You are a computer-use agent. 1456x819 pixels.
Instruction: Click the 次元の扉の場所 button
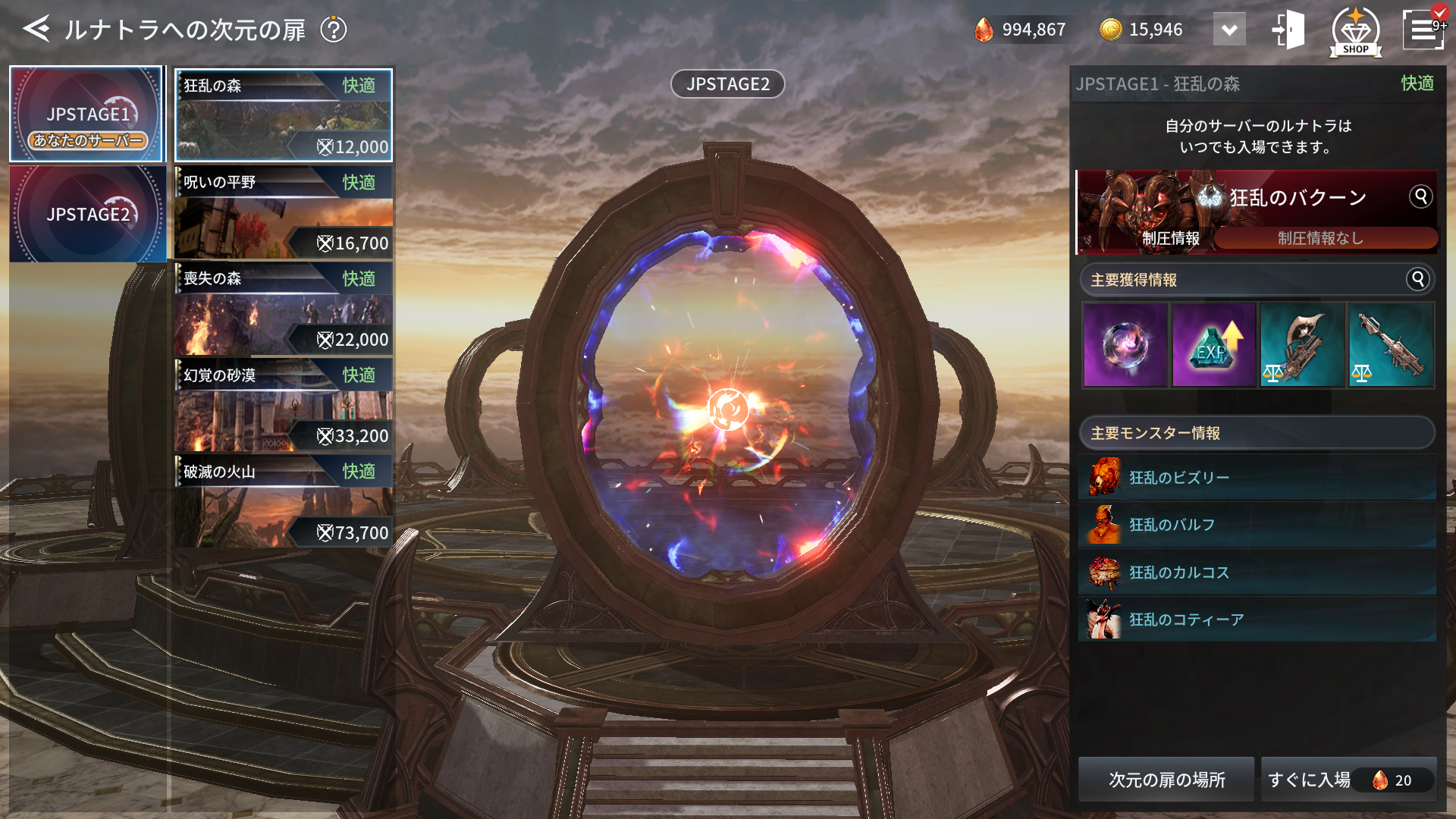(1166, 780)
